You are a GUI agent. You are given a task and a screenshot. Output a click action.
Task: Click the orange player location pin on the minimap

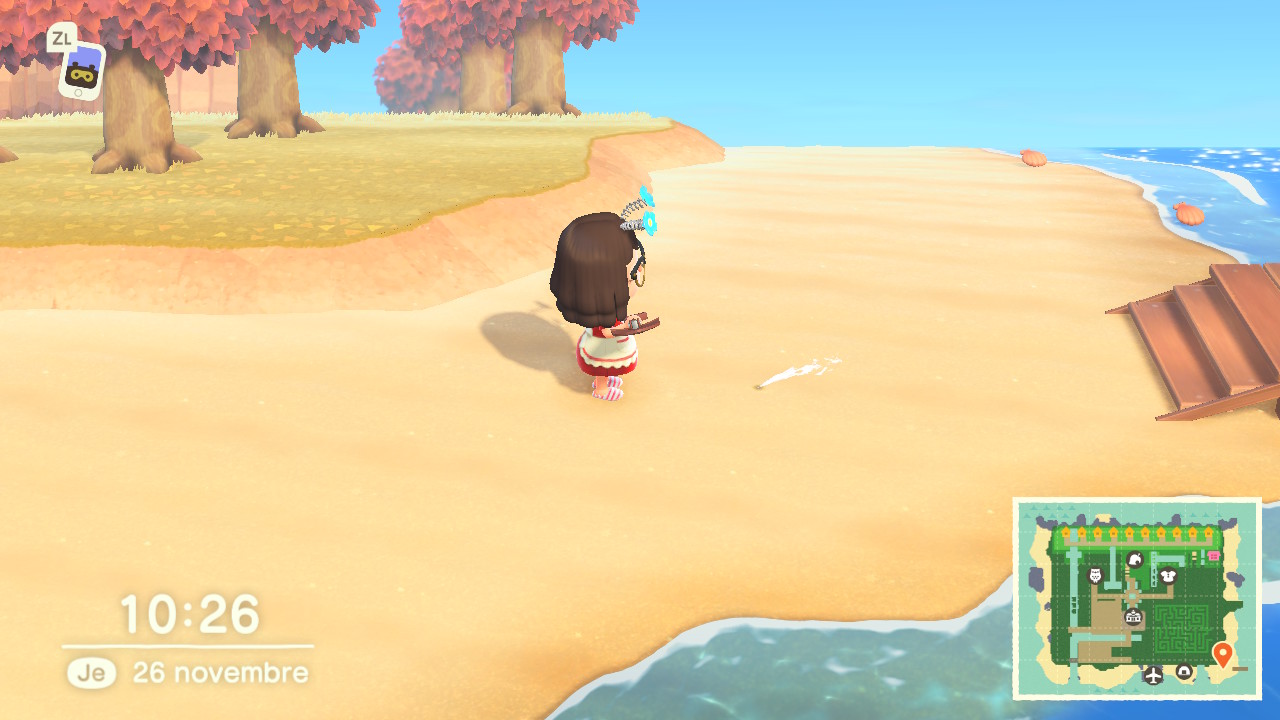click(x=1223, y=654)
